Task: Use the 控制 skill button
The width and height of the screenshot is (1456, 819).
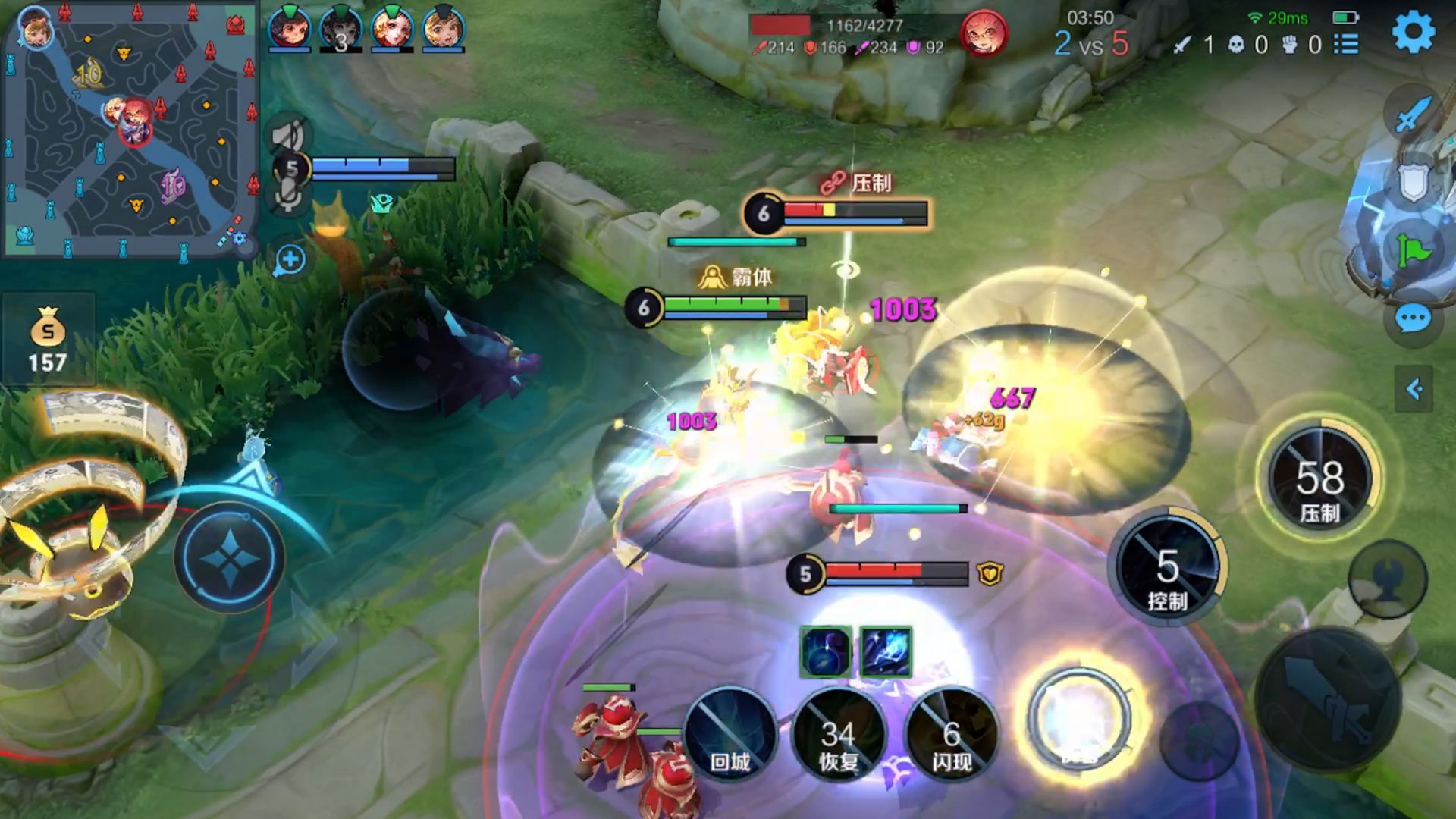Action: pyautogui.click(x=1168, y=570)
